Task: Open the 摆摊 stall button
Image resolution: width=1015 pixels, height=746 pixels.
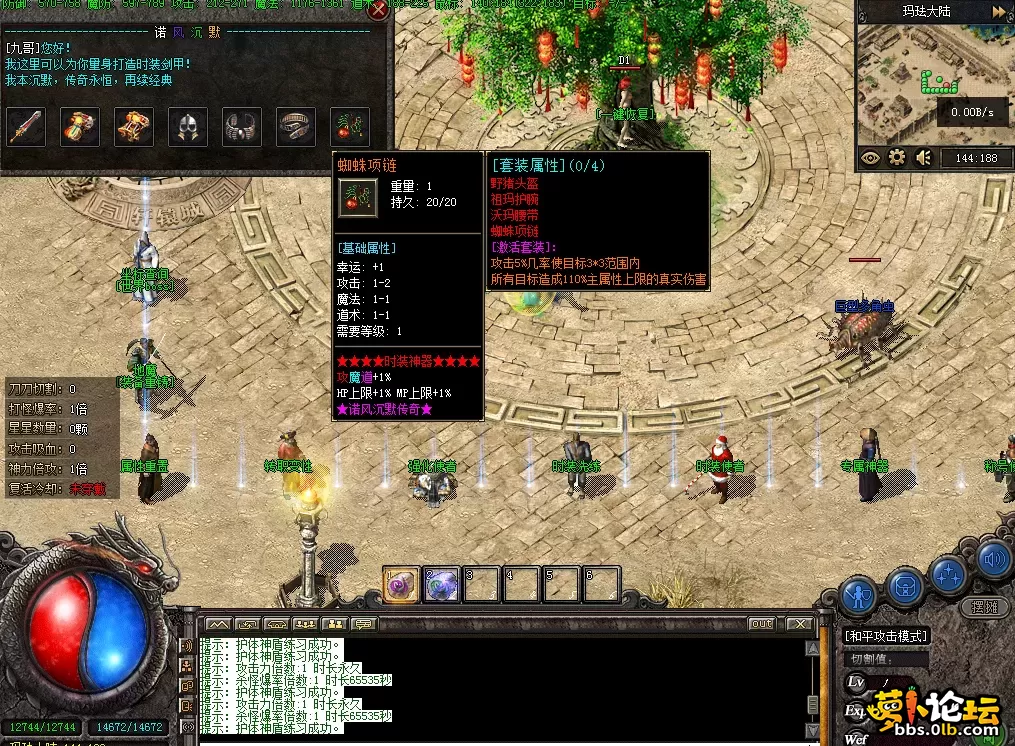Action: coord(984,607)
